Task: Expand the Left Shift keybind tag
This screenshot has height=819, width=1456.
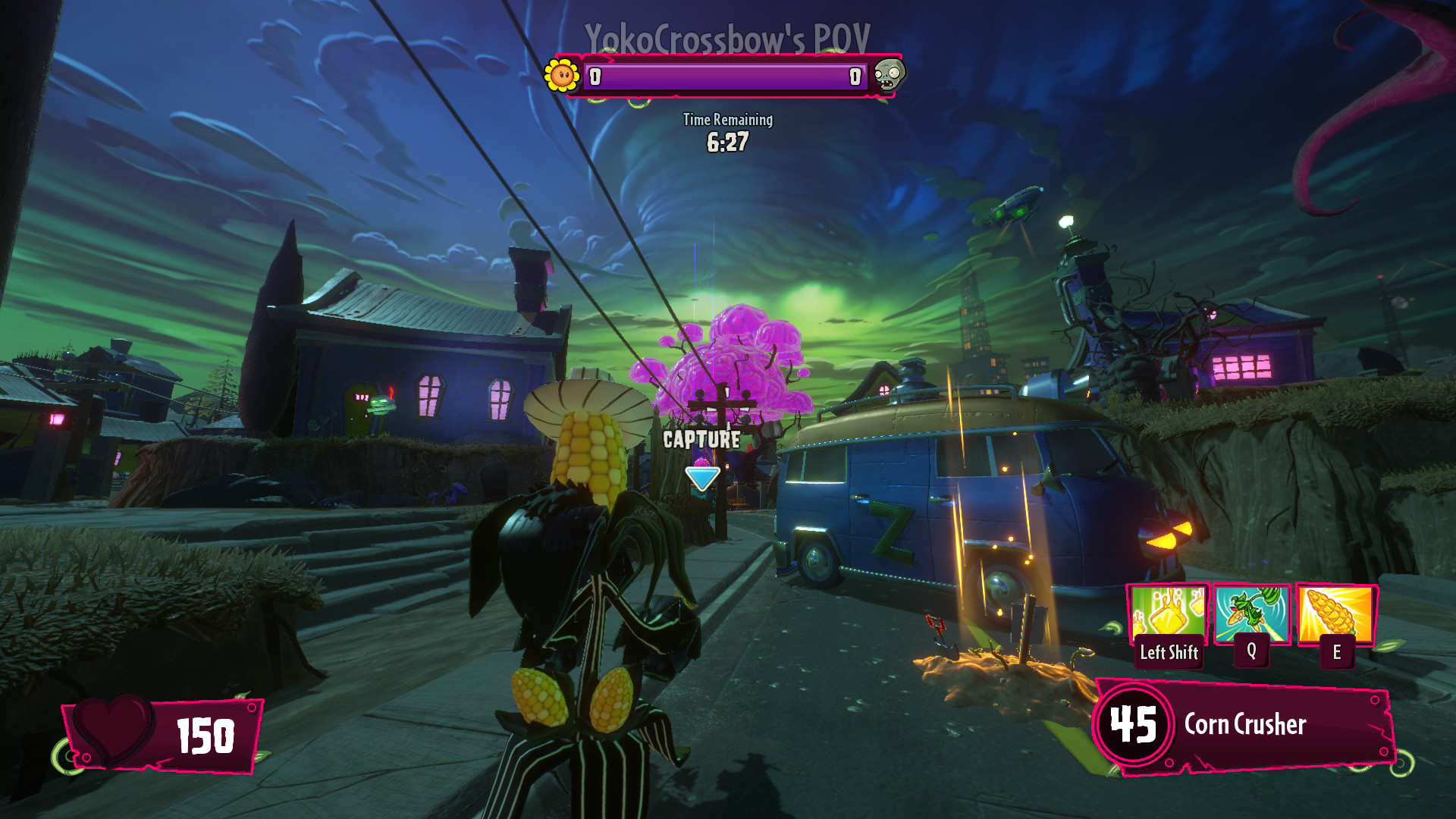Action: (x=1168, y=651)
